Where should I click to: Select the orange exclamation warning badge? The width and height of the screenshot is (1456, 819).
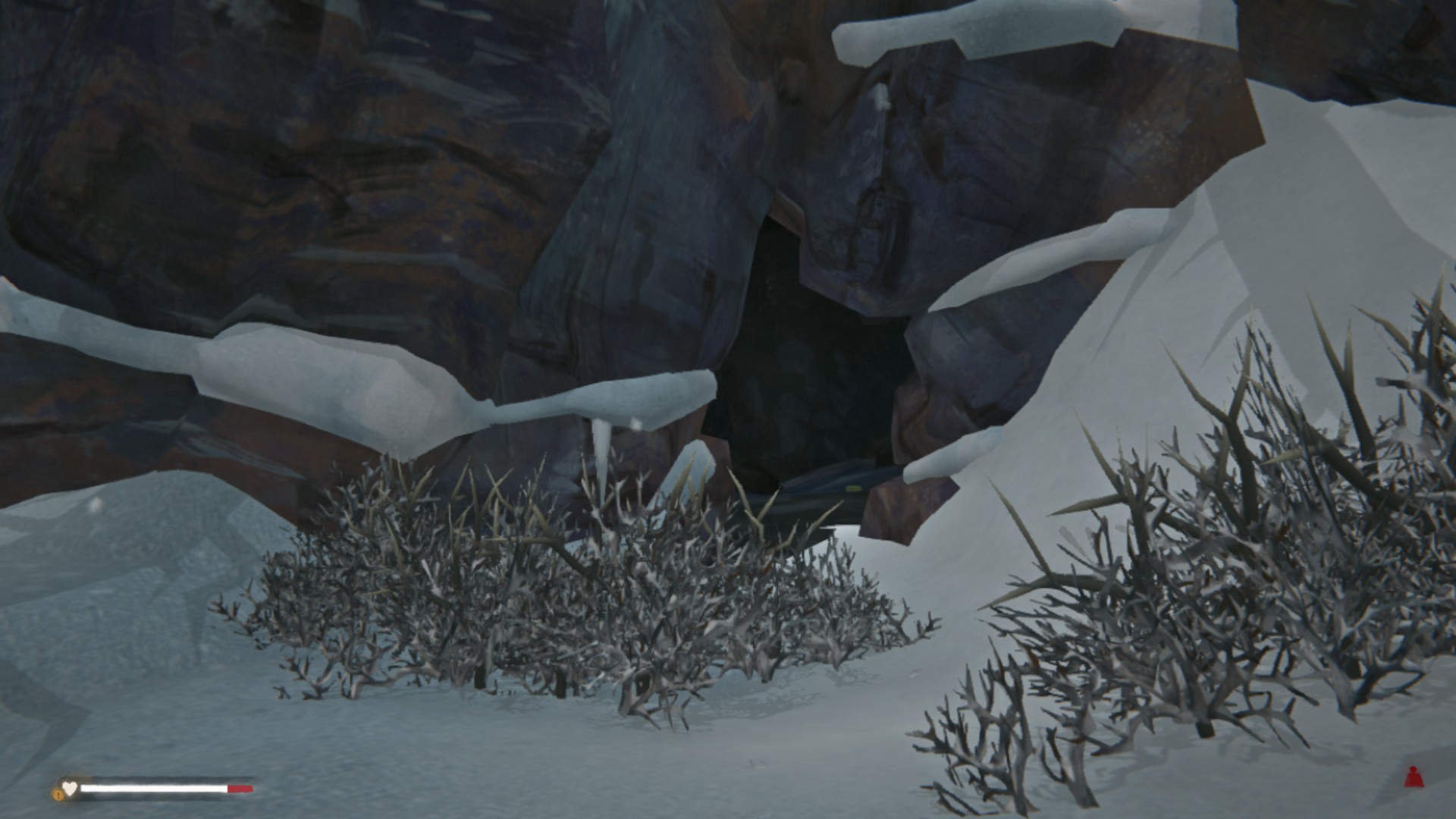click(58, 795)
